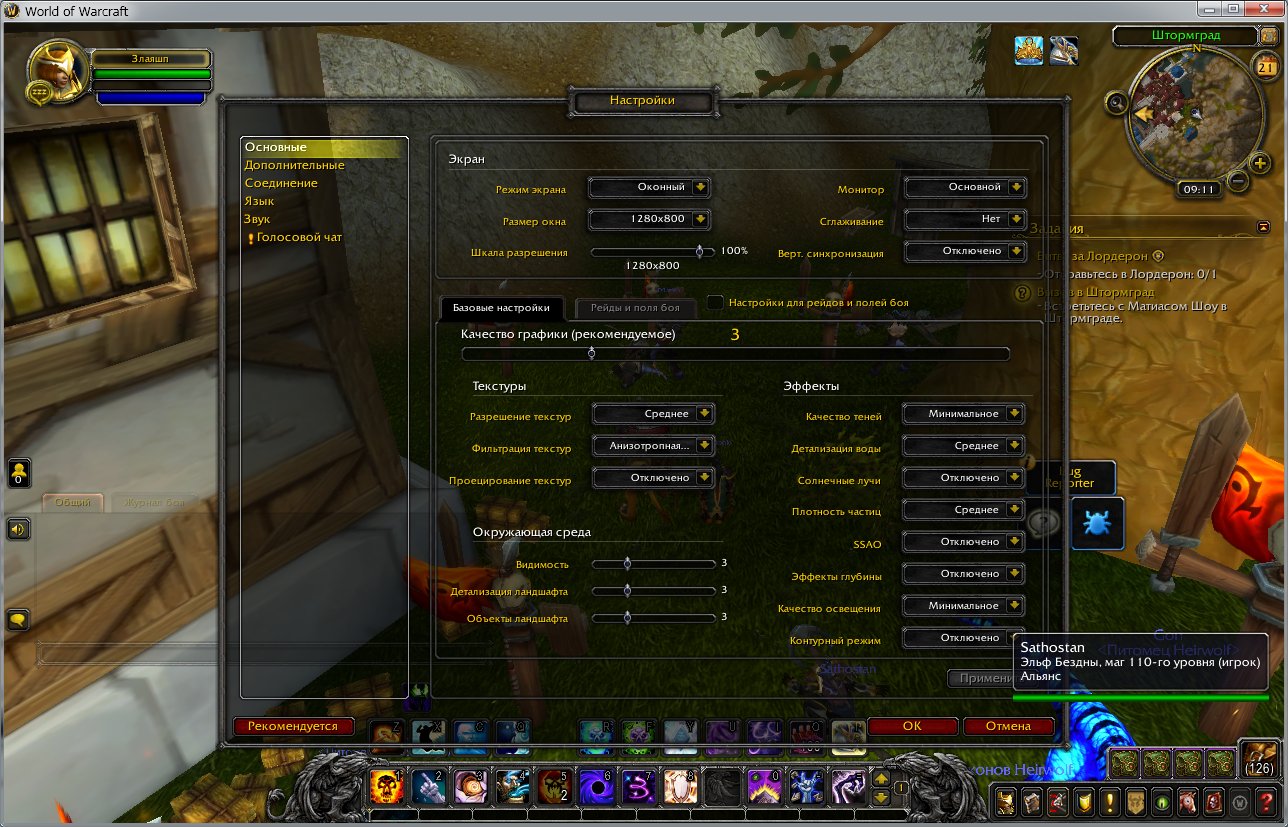Click the minimap zoom-in plus button

(1260, 163)
